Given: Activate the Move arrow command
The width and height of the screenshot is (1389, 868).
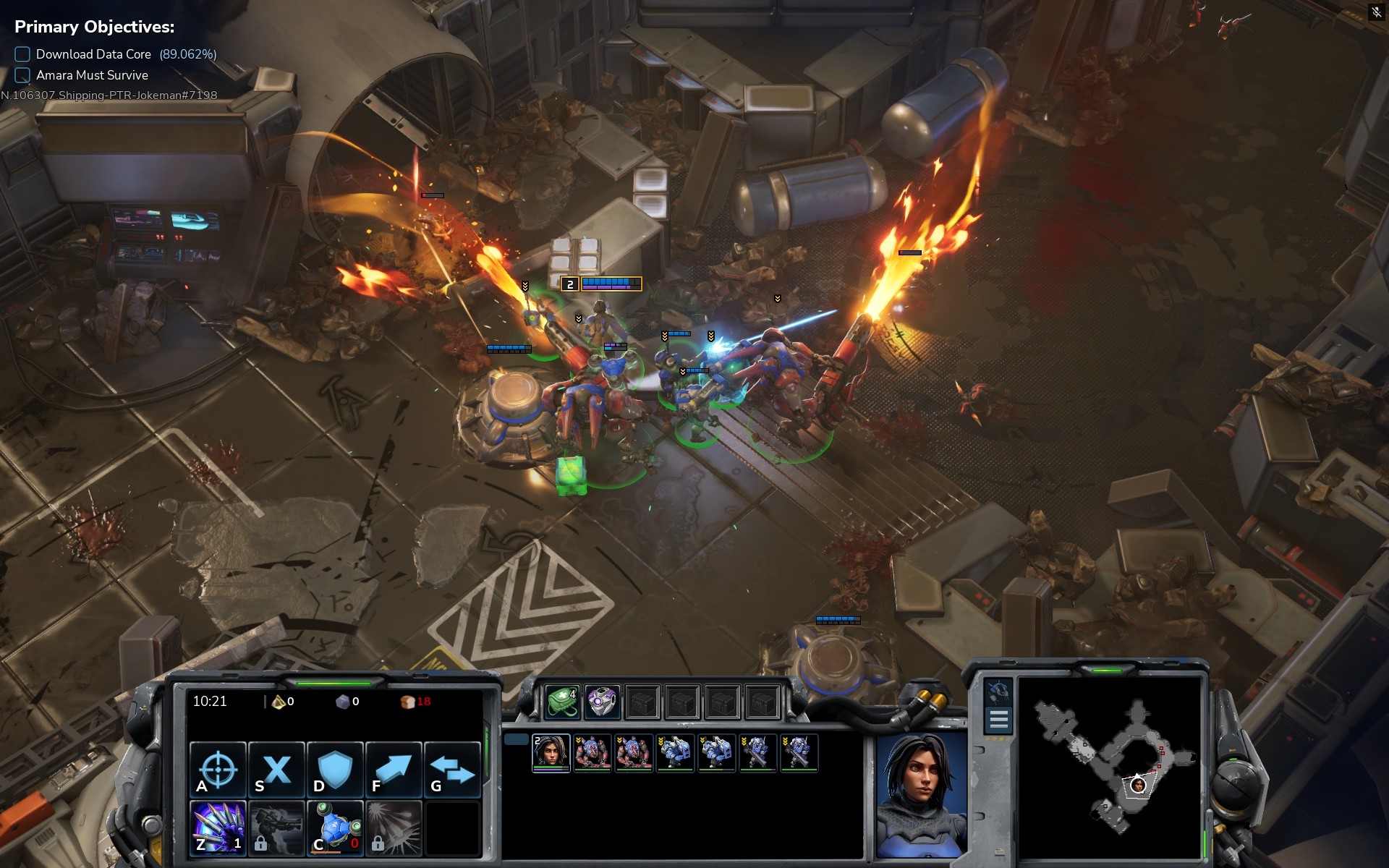Looking at the screenshot, I should pos(394,769).
